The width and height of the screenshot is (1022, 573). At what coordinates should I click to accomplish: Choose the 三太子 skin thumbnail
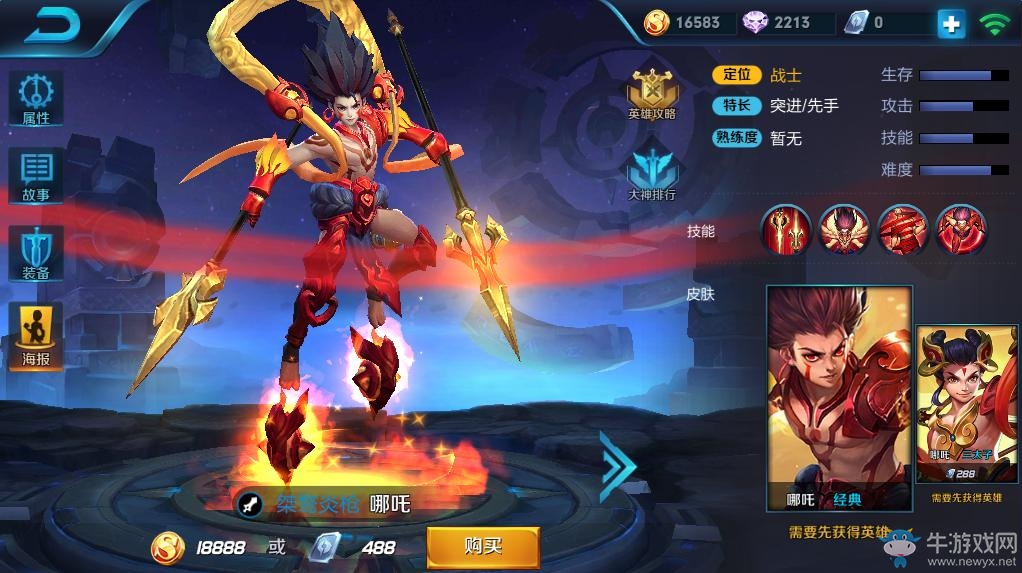click(x=967, y=402)
